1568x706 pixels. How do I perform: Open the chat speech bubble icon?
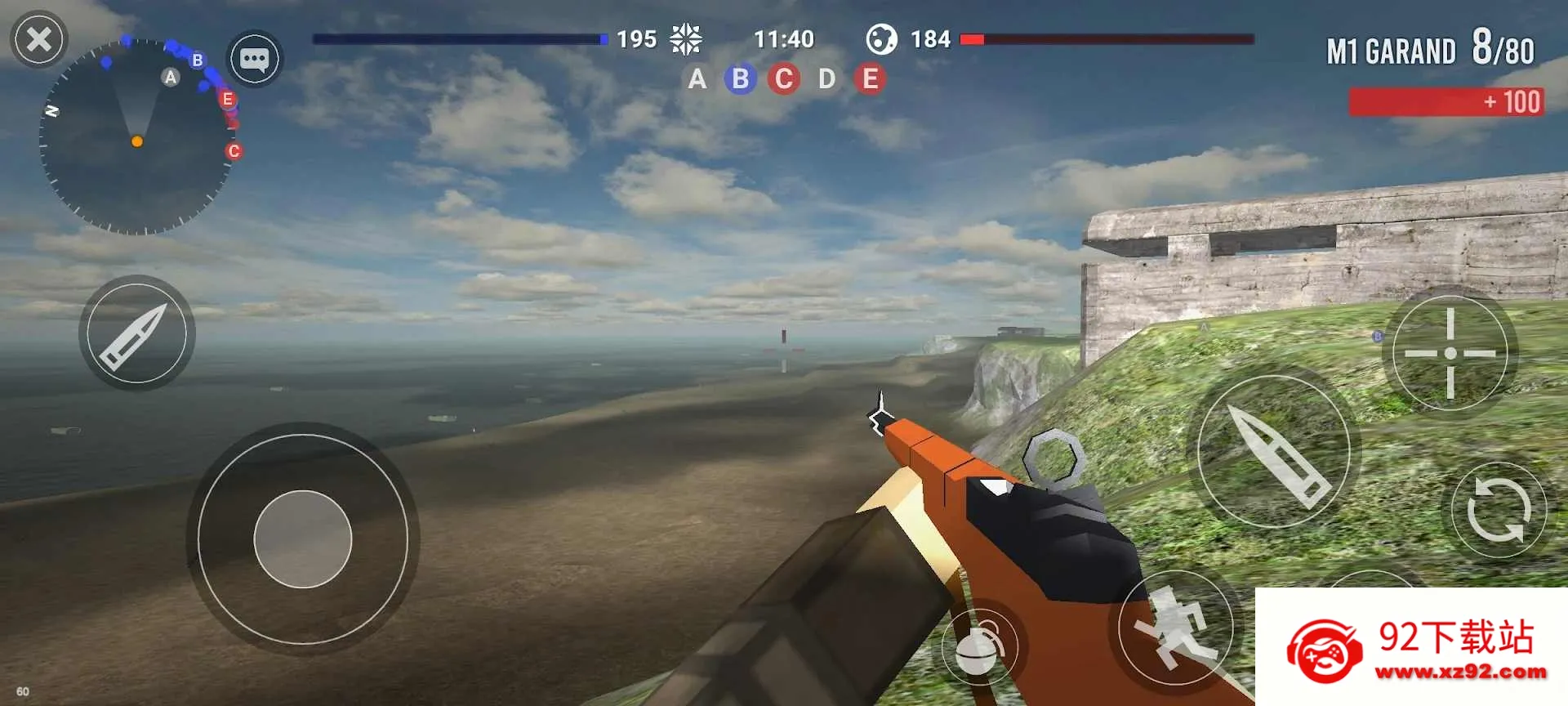click(x=254, y=57)
